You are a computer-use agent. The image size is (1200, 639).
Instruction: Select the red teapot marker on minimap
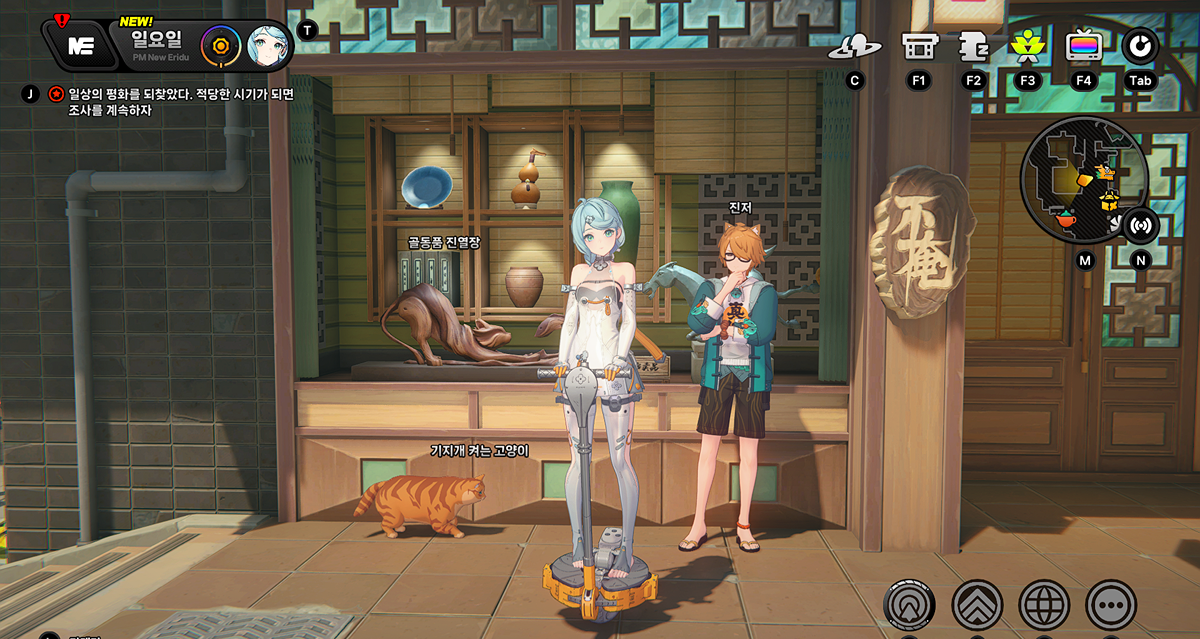(1067, 216)
